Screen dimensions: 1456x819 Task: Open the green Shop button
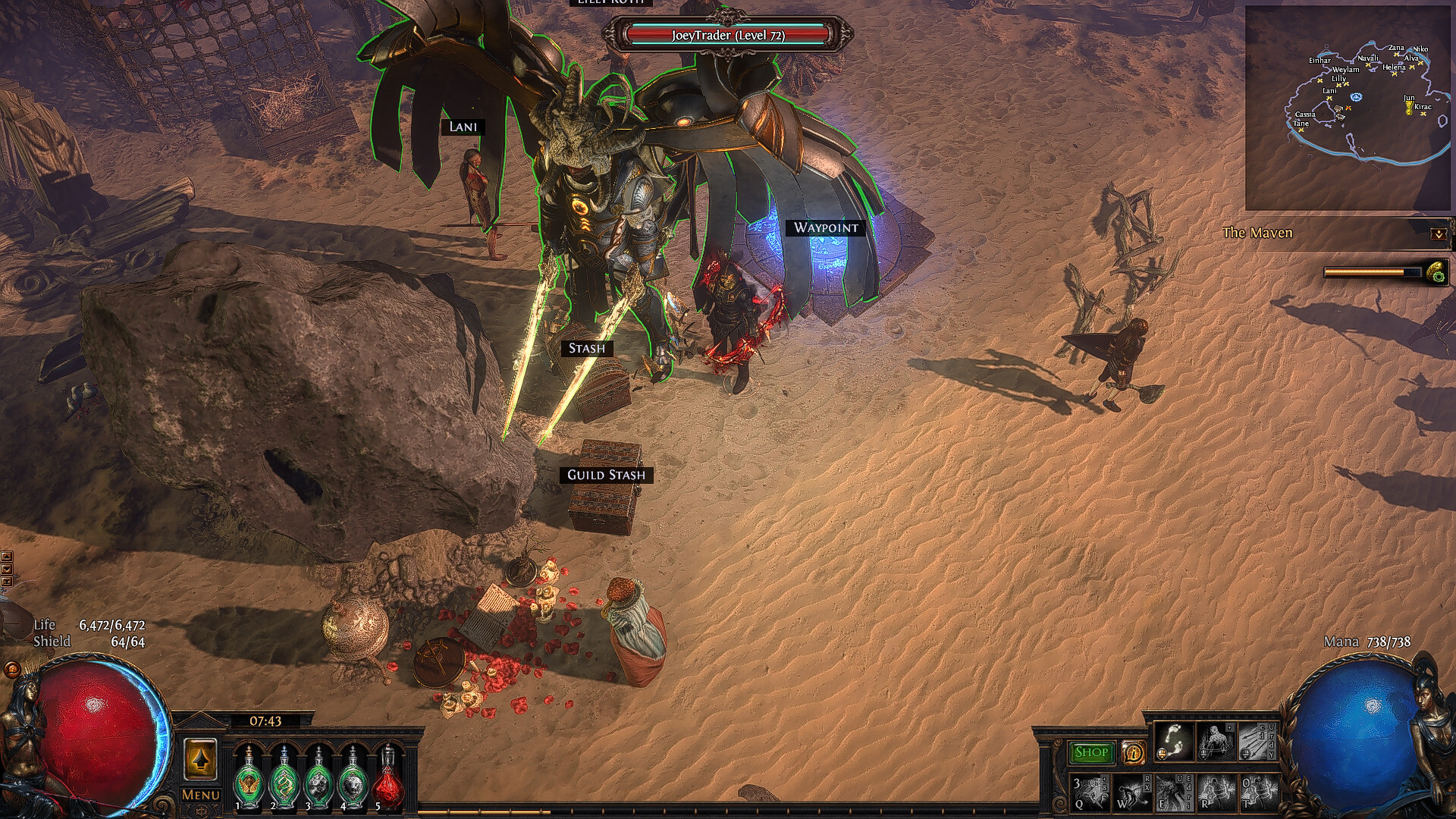tap(1091, 752)
